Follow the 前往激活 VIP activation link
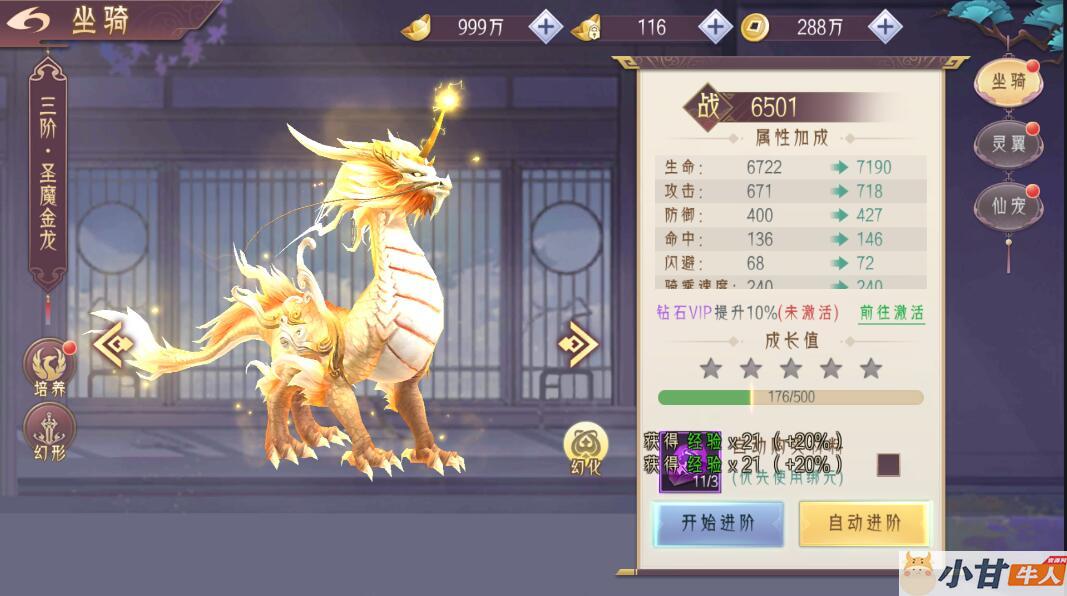 pyautogui.click(x=892, y=312)
